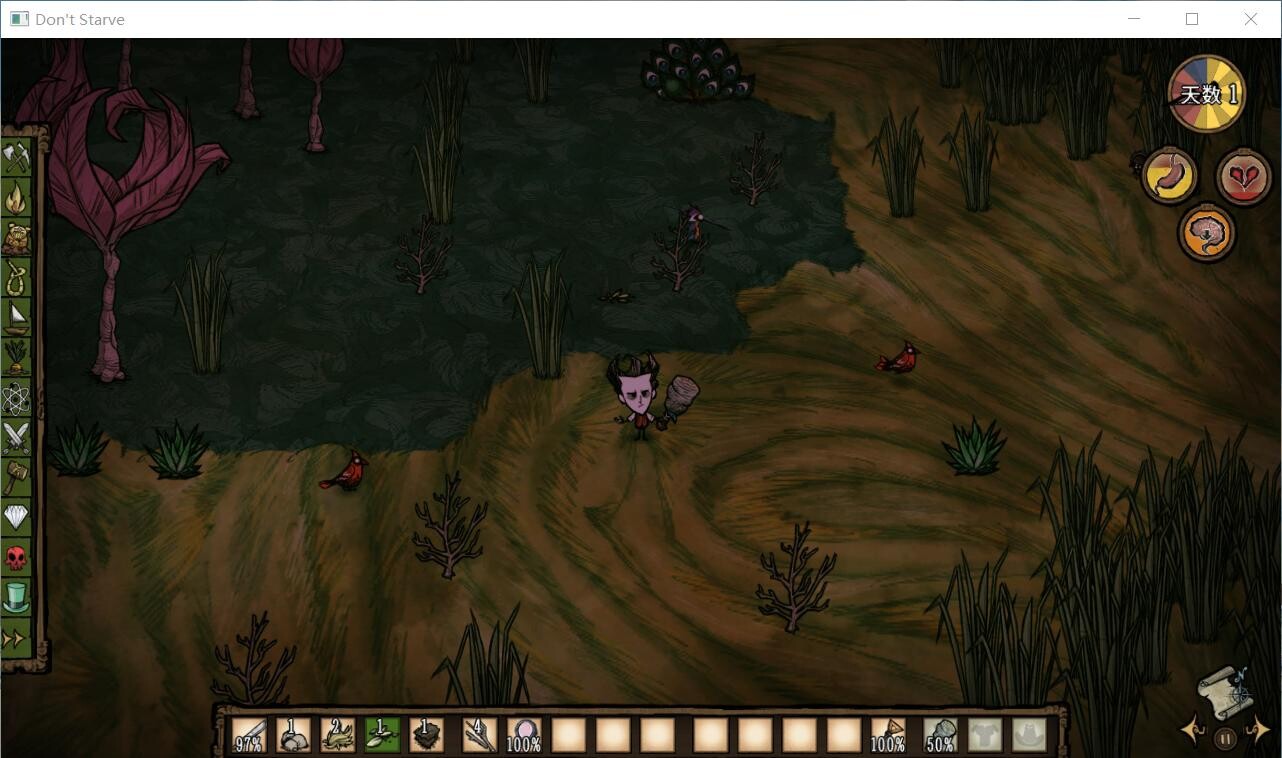Image resolution: width=1282 pixels, height=758 pixels.
Task: Open the Food farming crafting tab
Action: [x=17, y=357]
